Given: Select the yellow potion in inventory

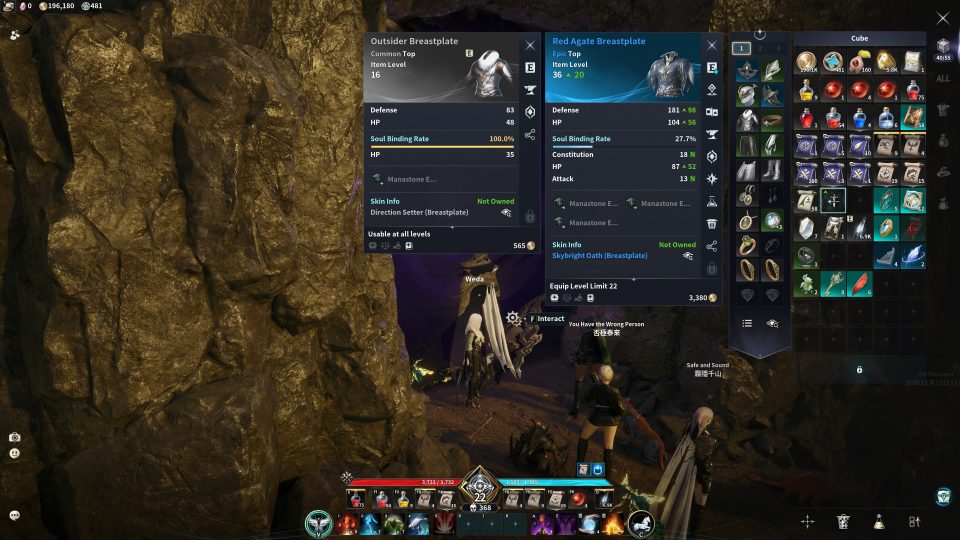Looking at the screenshot, I should point(806,91).
